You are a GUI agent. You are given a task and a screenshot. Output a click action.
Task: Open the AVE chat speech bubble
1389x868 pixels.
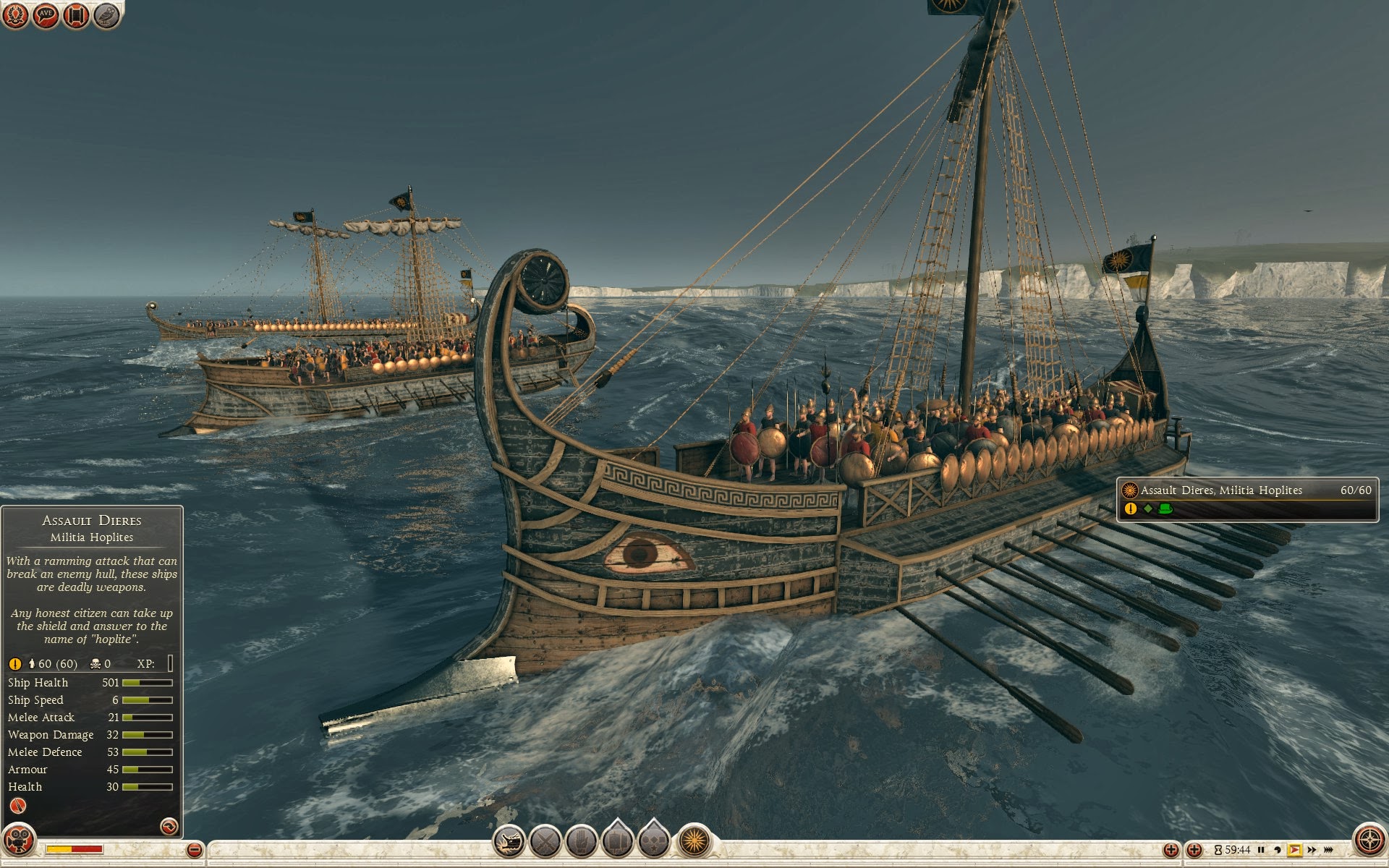tap(46, 16)
